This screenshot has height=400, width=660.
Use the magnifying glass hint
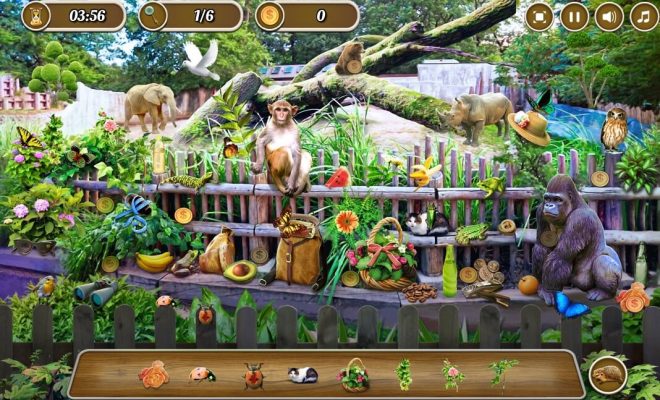pyautogui.click(x=154, y=15)
